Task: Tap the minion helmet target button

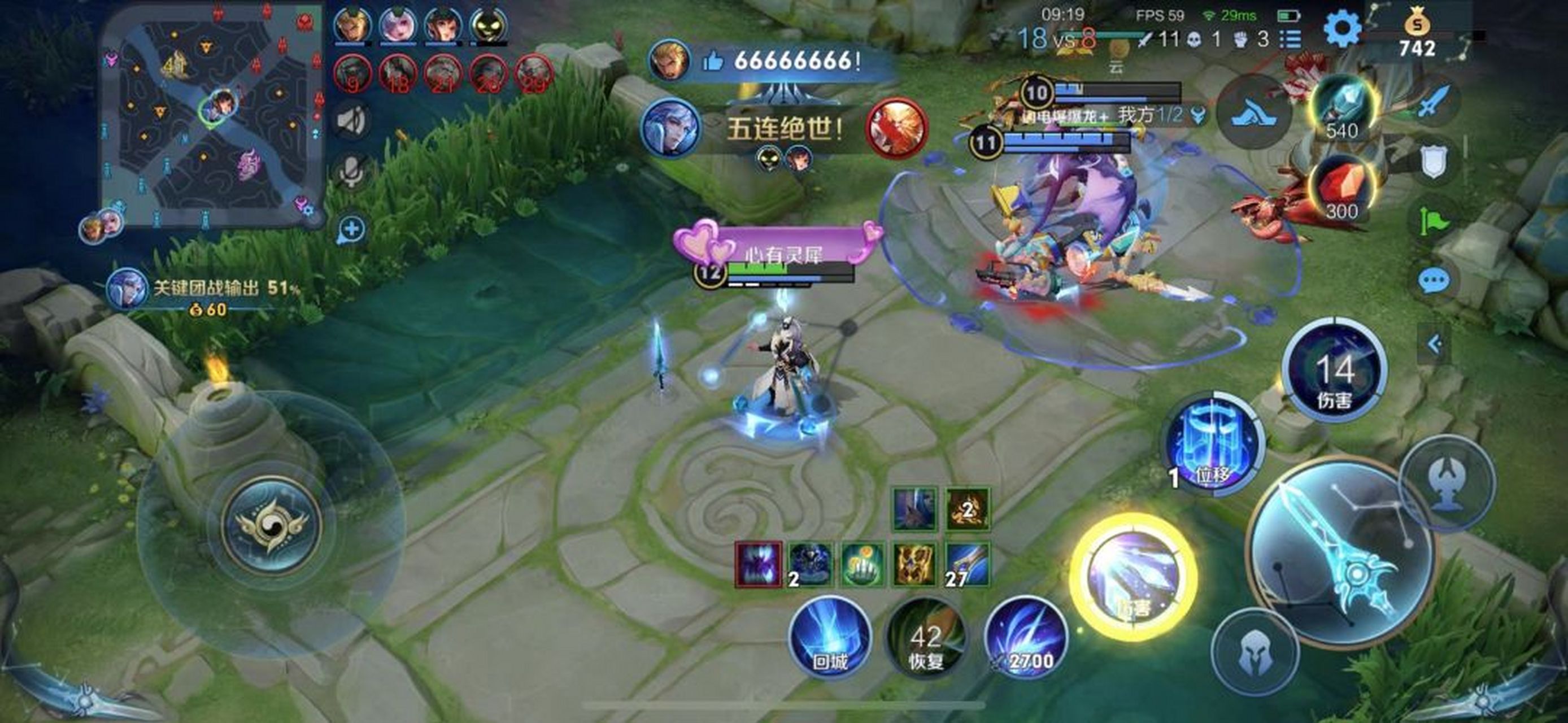Action: [1254, 651]
